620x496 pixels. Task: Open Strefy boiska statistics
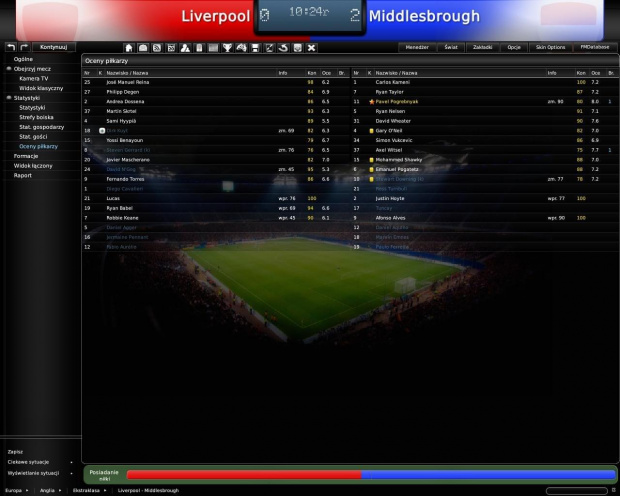tap(38, 117)
